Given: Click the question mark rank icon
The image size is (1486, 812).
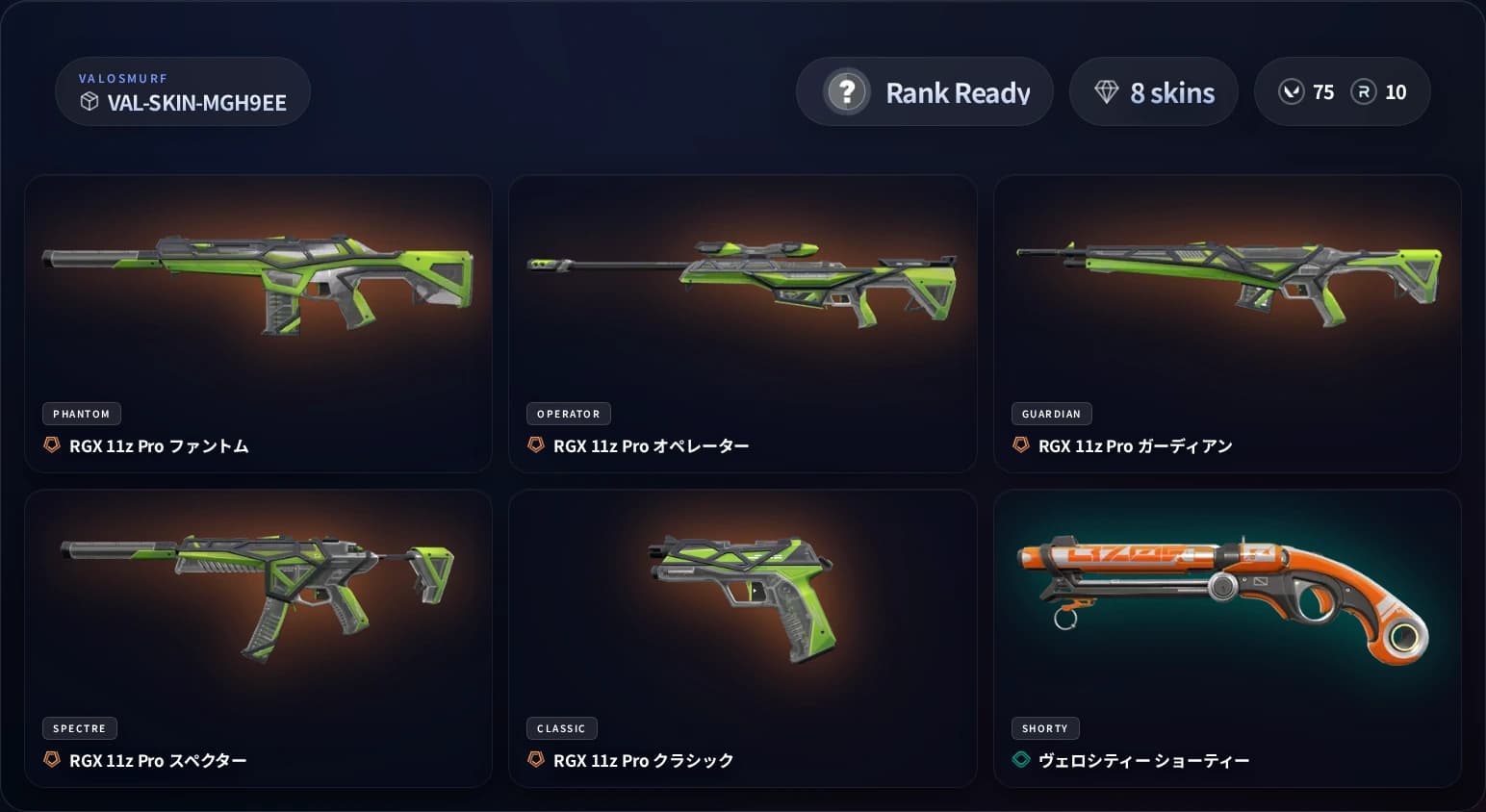Looking at the screenshot, I should 847,92.
